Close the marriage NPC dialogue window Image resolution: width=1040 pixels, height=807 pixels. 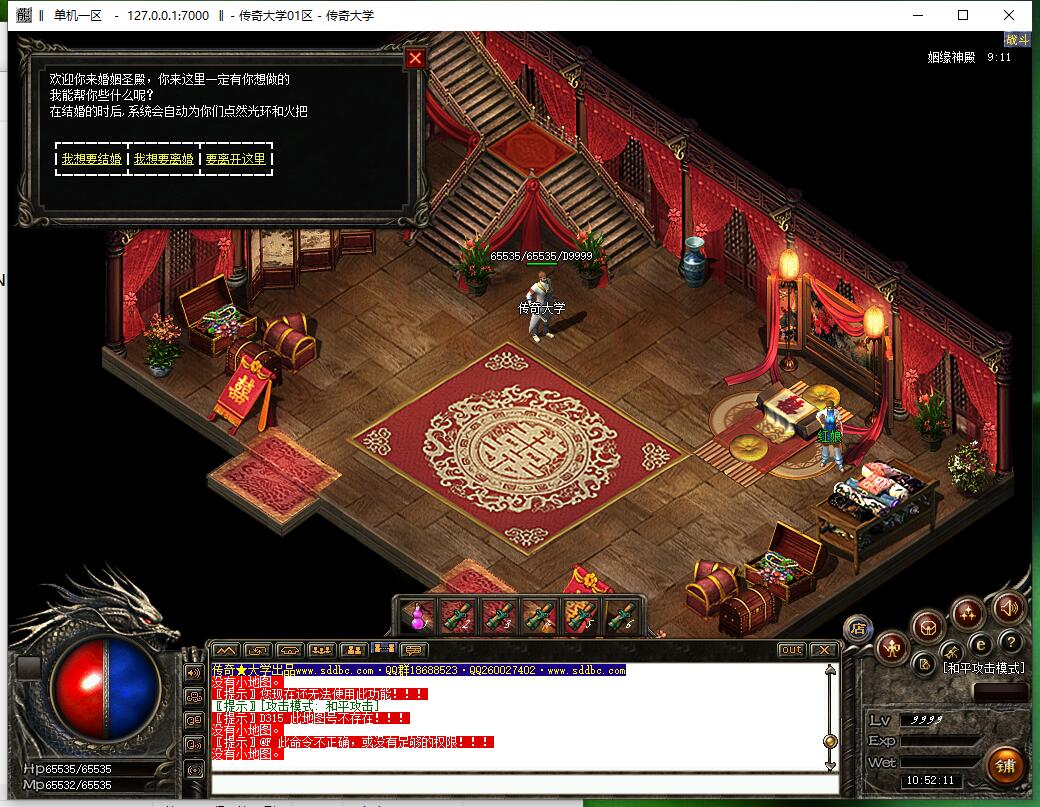click(415, 58)
